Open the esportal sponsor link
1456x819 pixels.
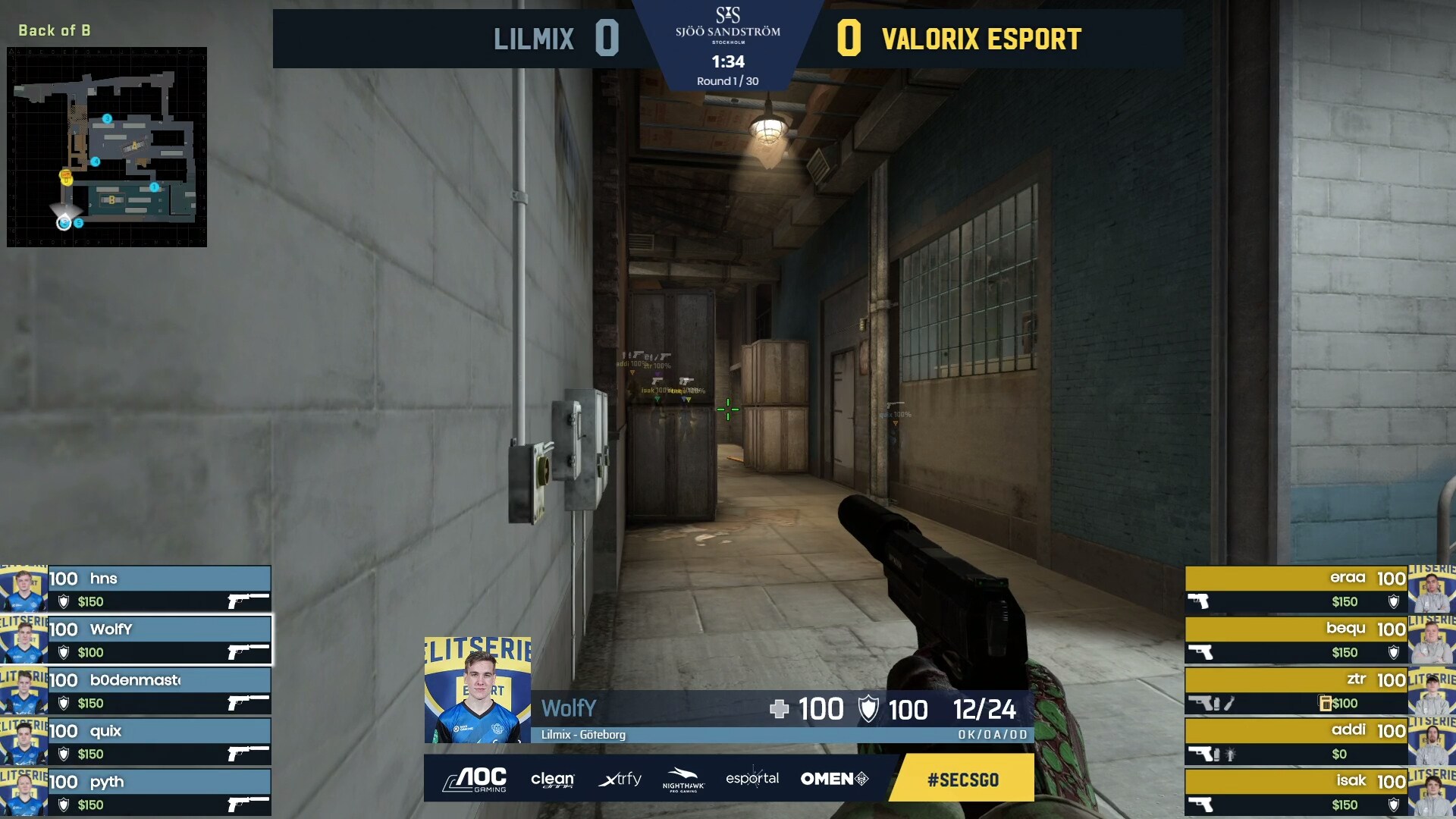tap(752, 778)
